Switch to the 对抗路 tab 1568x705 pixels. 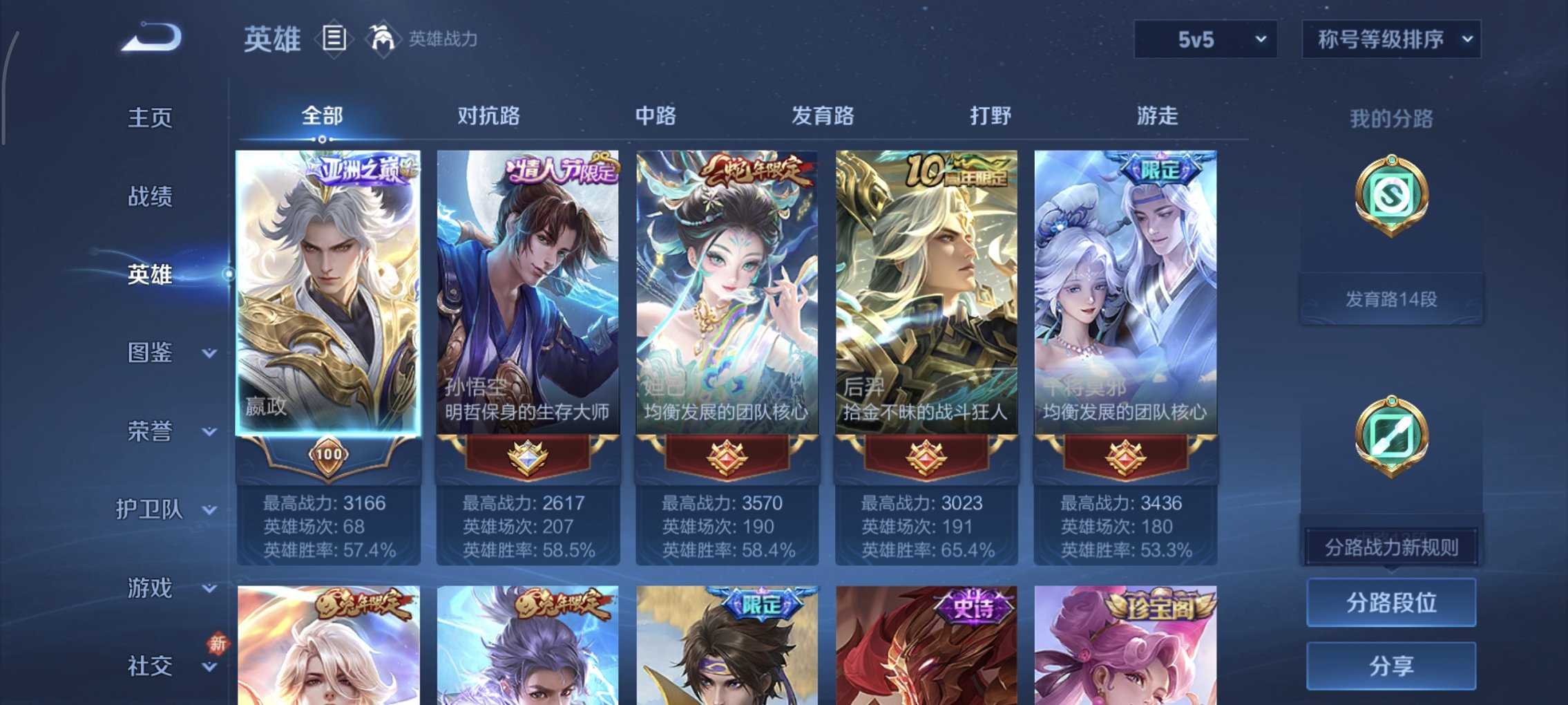[490, 116]
